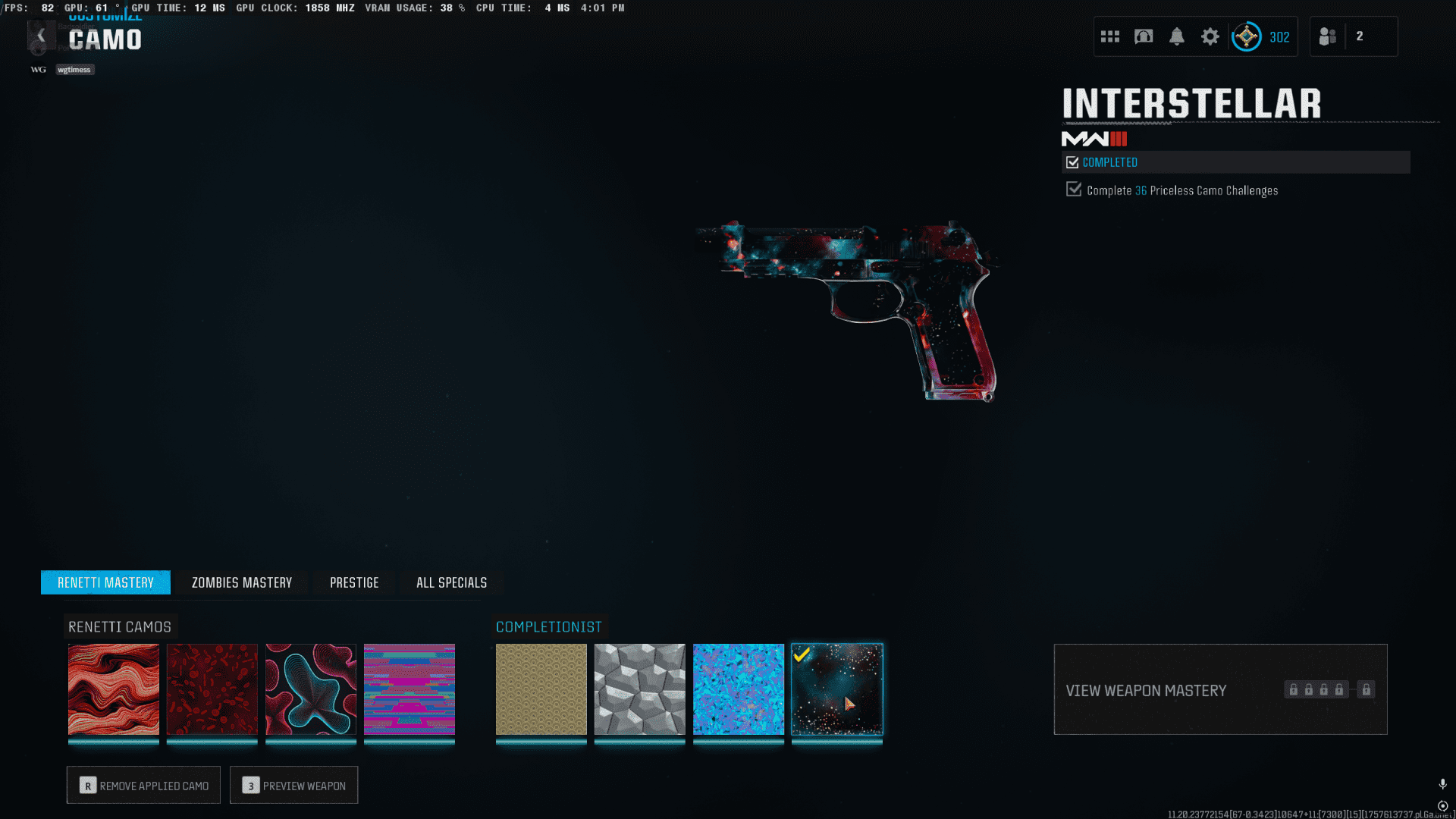Screen dimensions: 1456x819
Task: Choose the grey faceted stone camo
Action: coord(640,689)
